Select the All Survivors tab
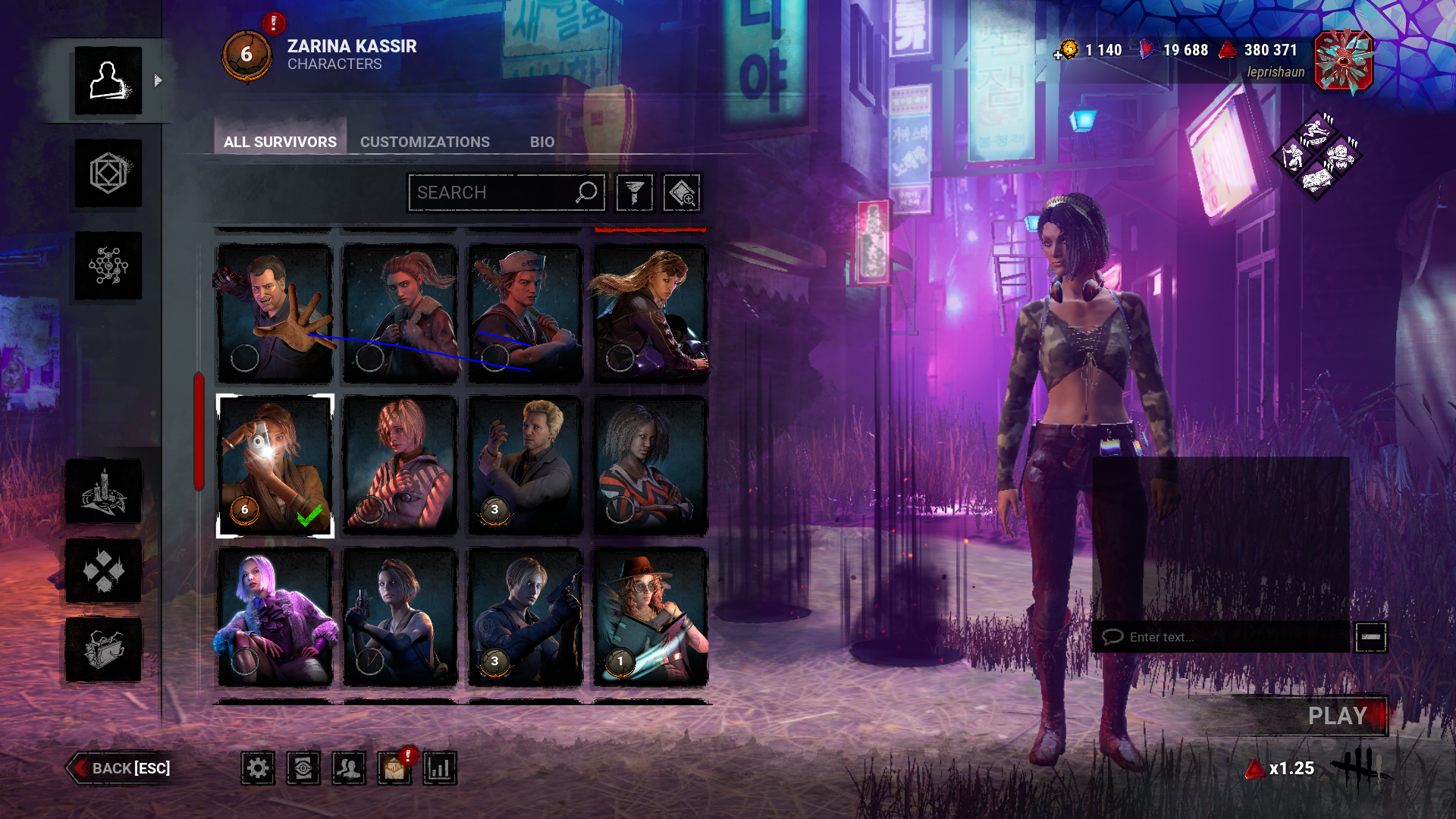 tap(280, 142)
